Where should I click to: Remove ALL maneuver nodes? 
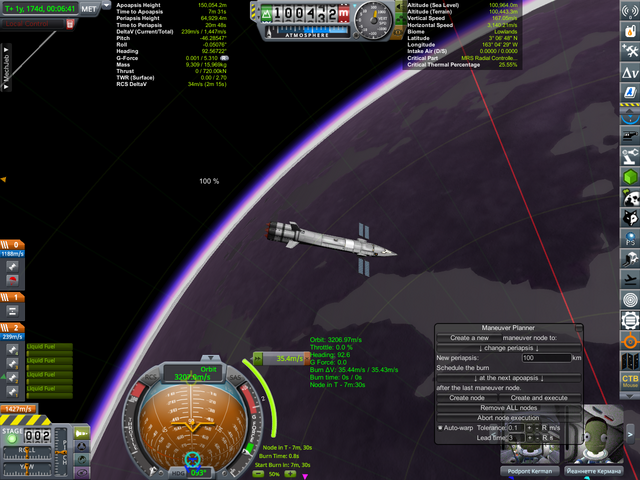pyautogui.click(x=509, y=408)
